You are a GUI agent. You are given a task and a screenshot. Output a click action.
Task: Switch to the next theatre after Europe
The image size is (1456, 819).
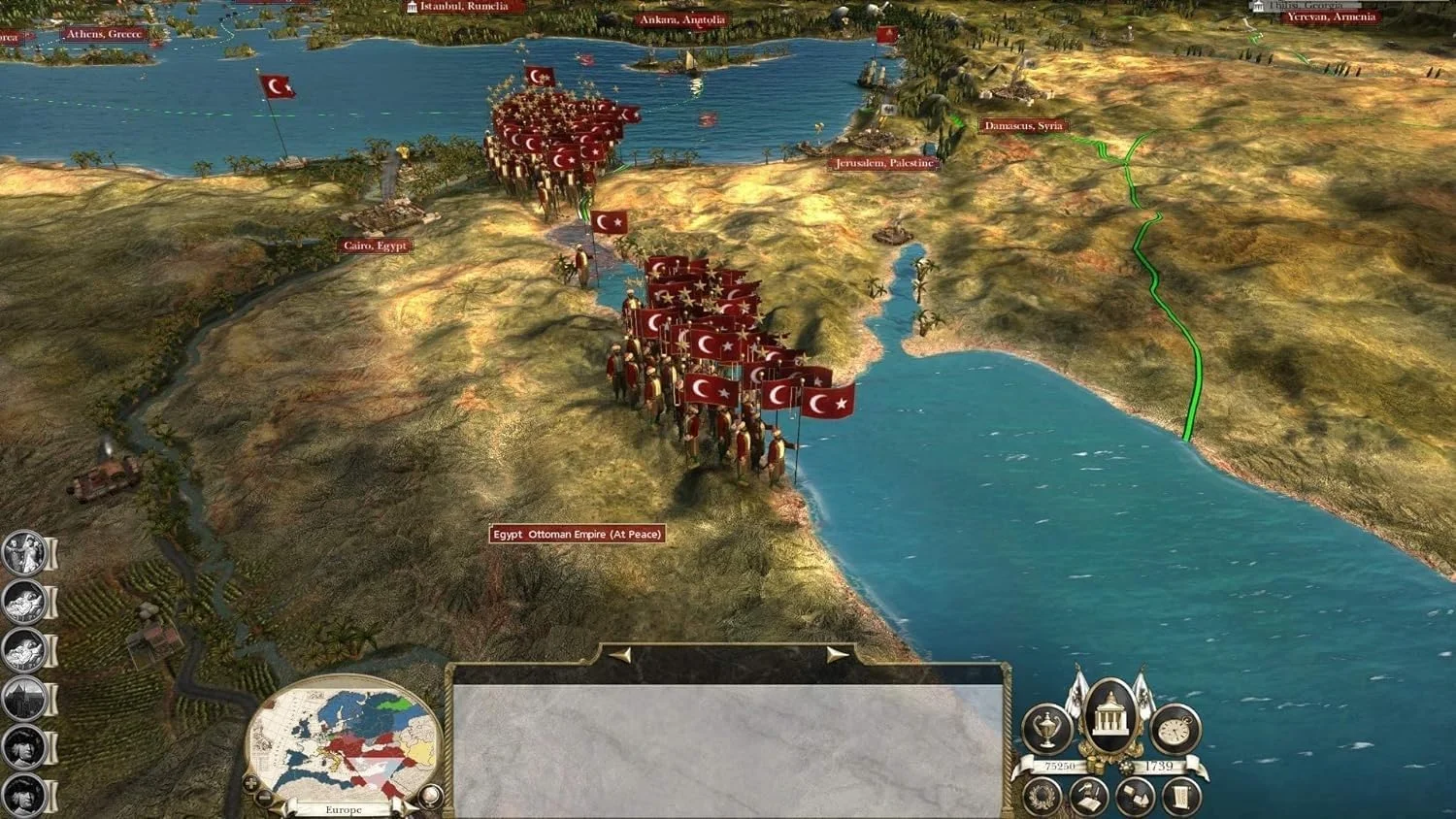point(408,808)
